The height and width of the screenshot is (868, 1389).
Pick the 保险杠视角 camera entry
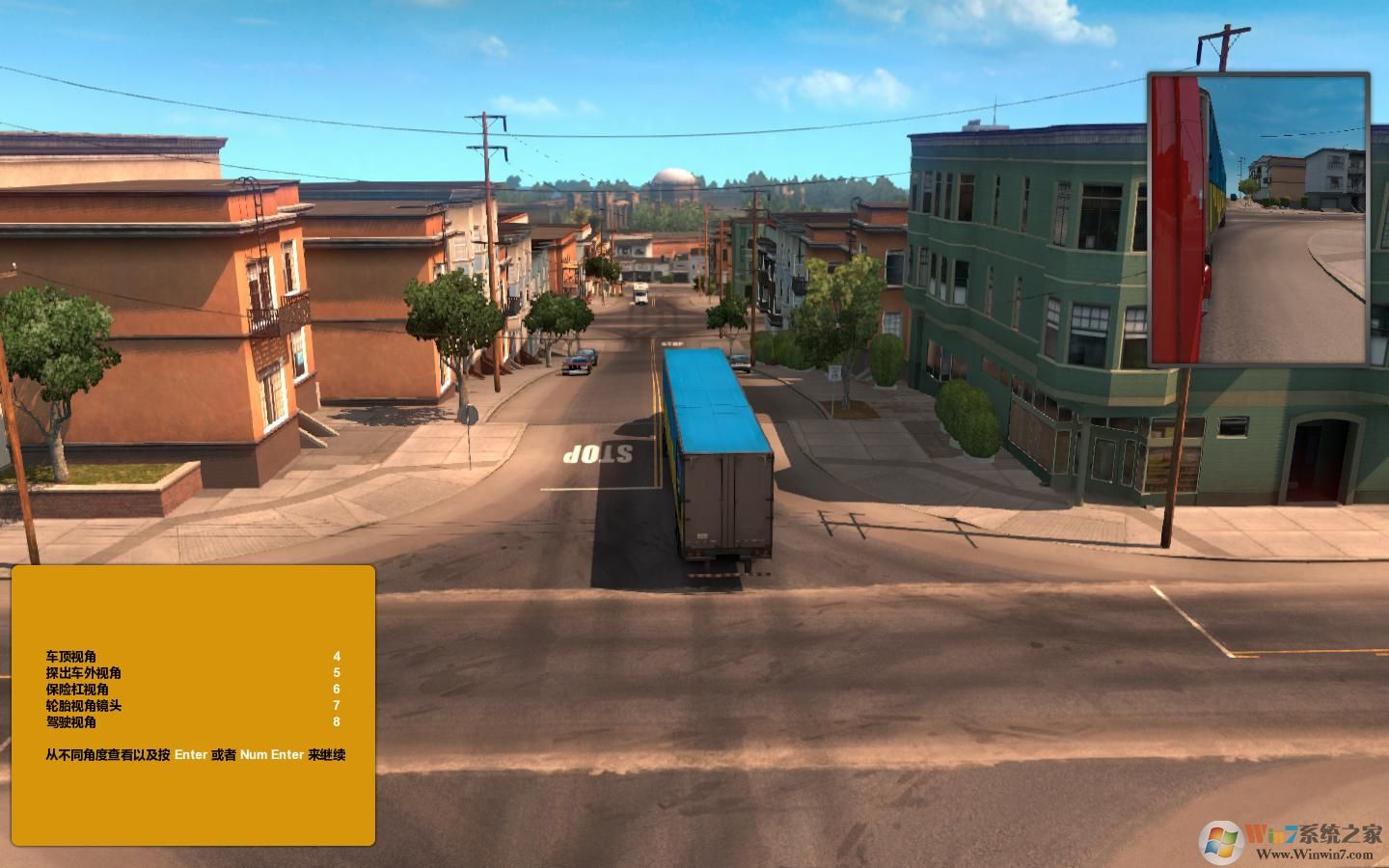77,690
